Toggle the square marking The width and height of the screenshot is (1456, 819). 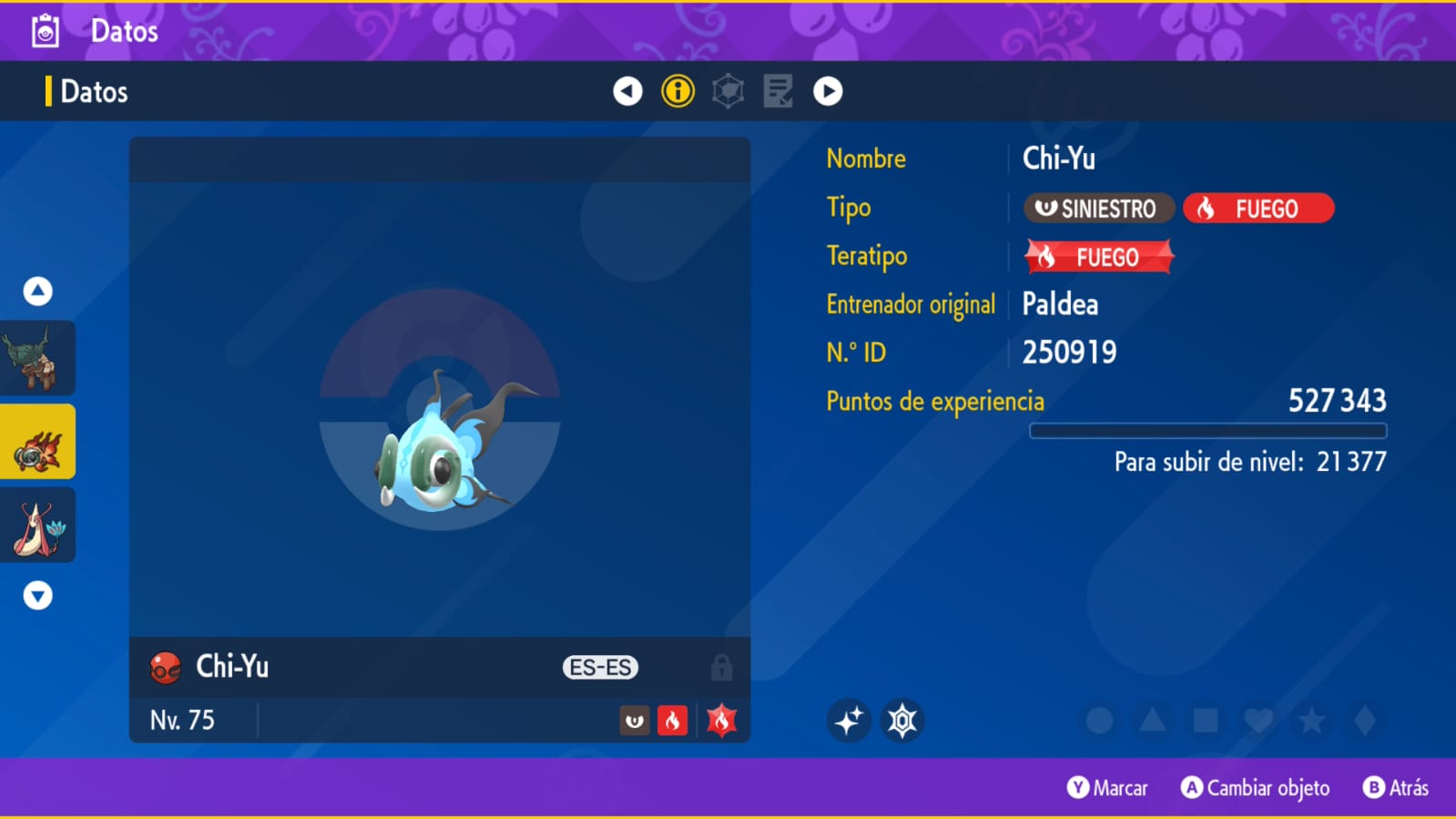1206,721
